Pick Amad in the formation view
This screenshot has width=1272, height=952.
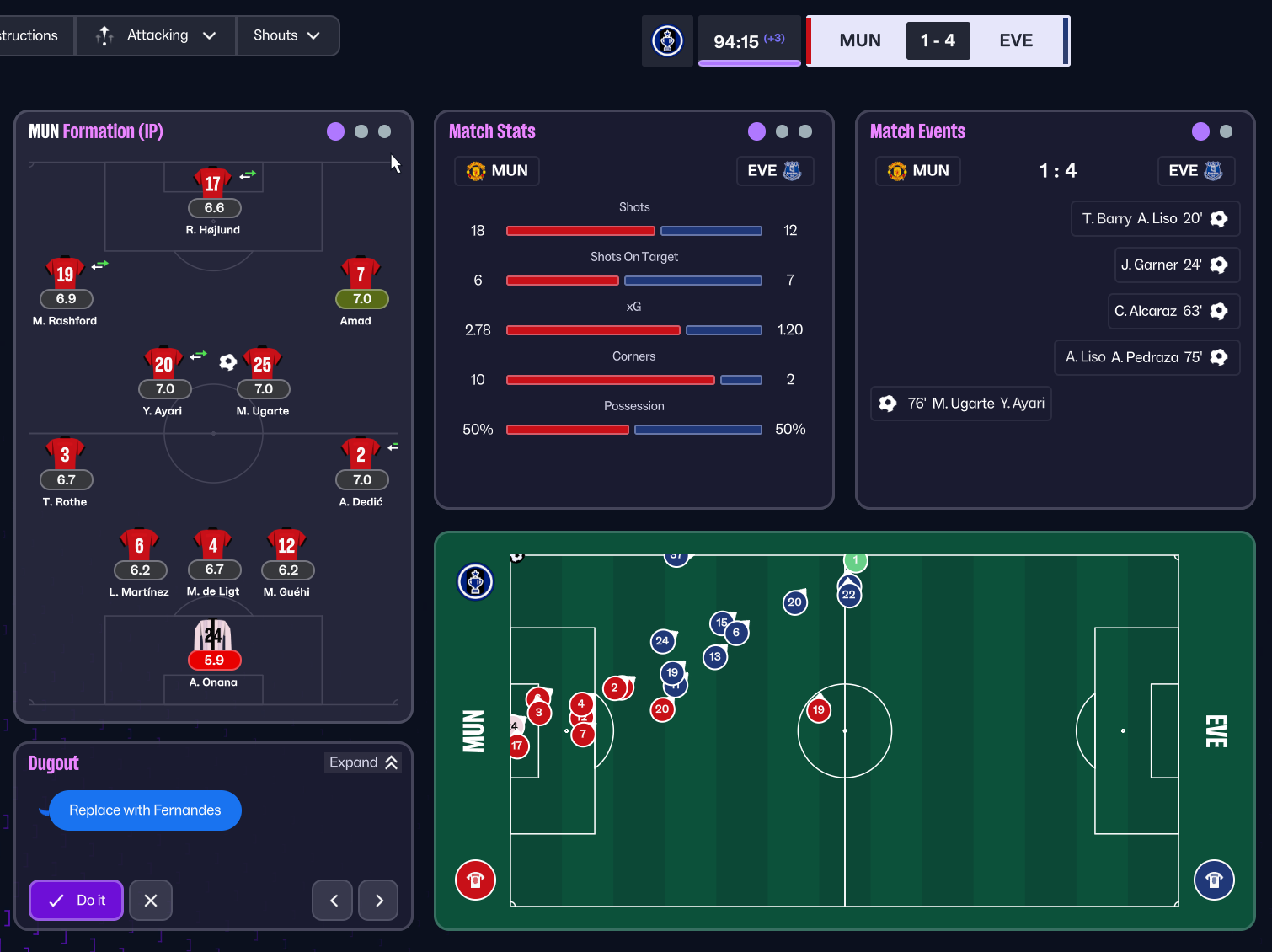coord(361,275)
